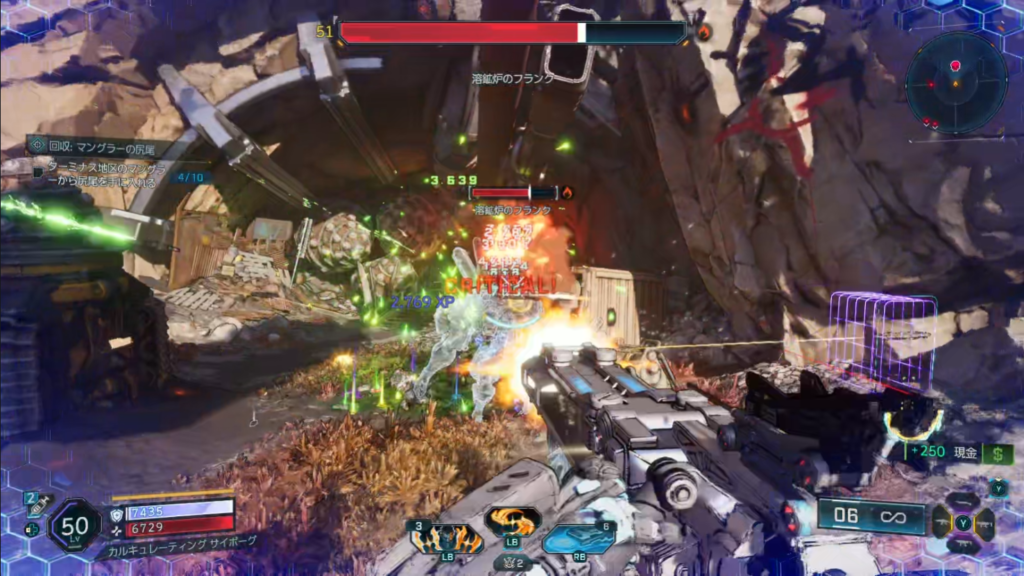Select the blue ordnance ability icon

click(578, 539)
